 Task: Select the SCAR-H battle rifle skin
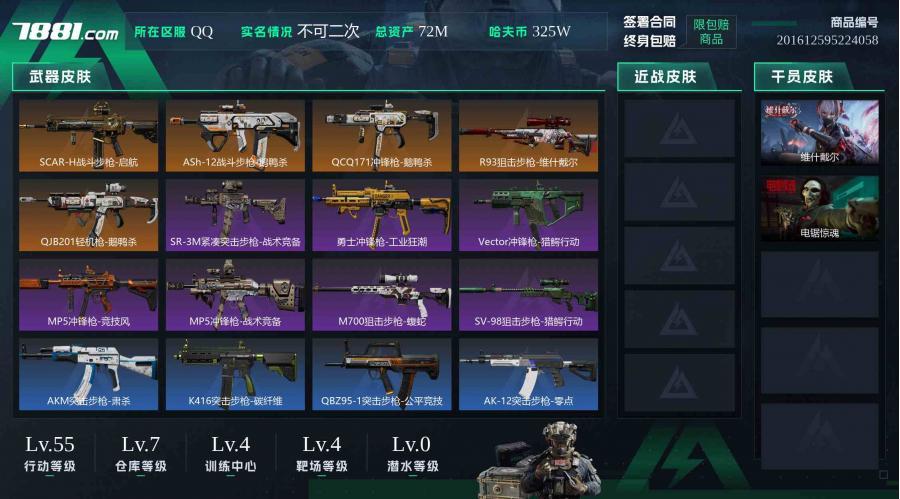[x=88, y=135]
